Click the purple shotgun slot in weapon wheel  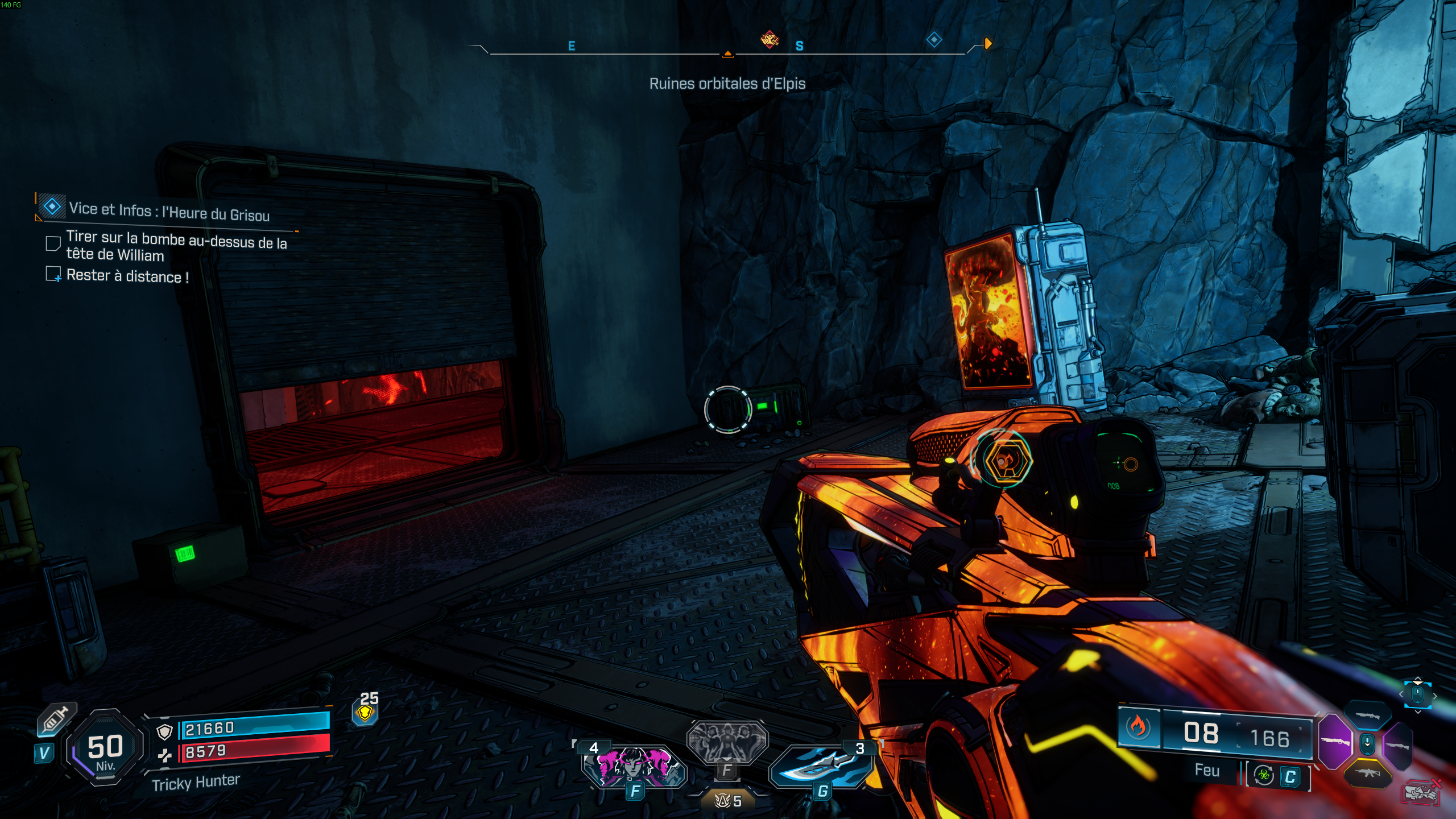(1335, 741)
